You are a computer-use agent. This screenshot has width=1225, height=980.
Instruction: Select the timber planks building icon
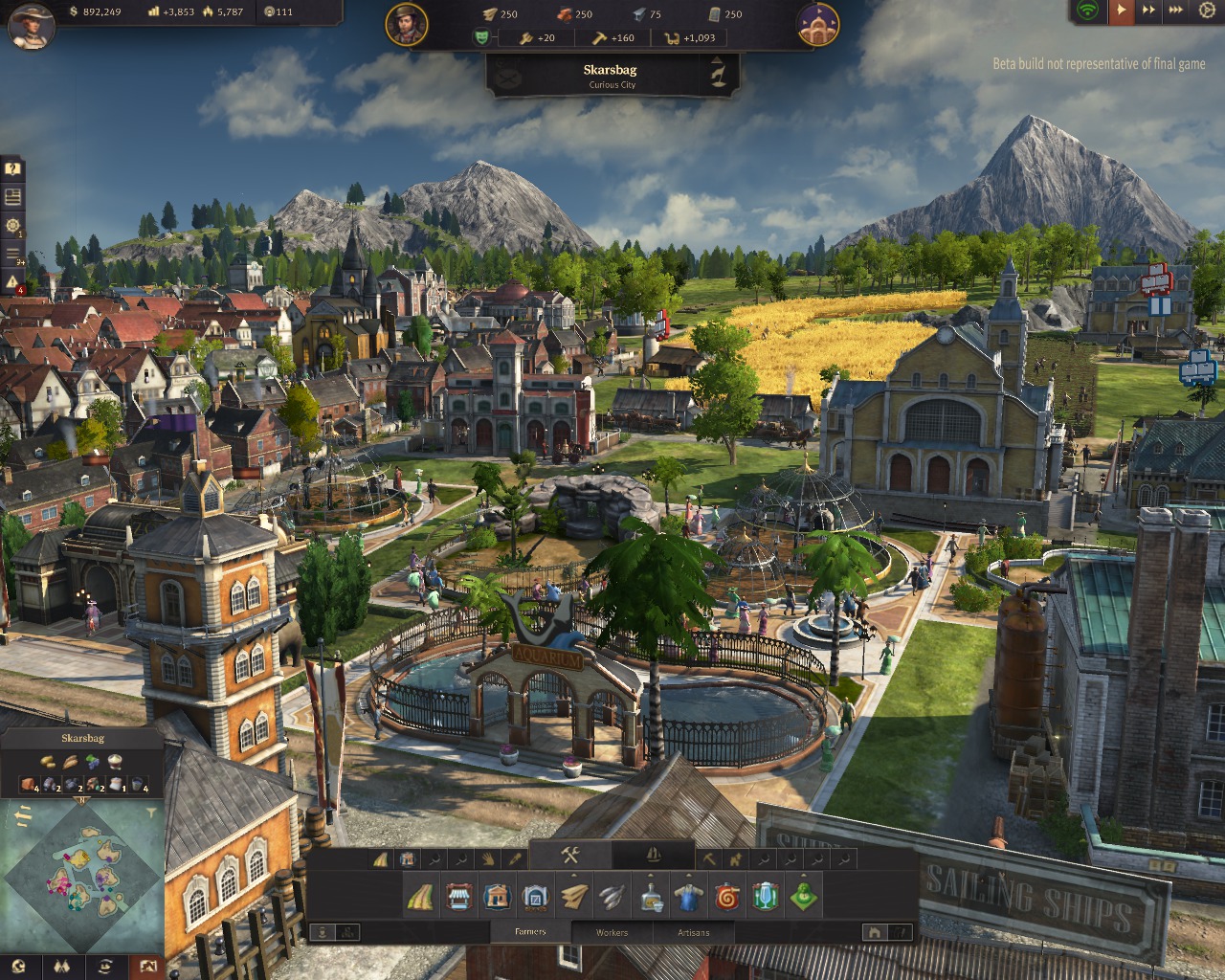click(x=574, y=898)
